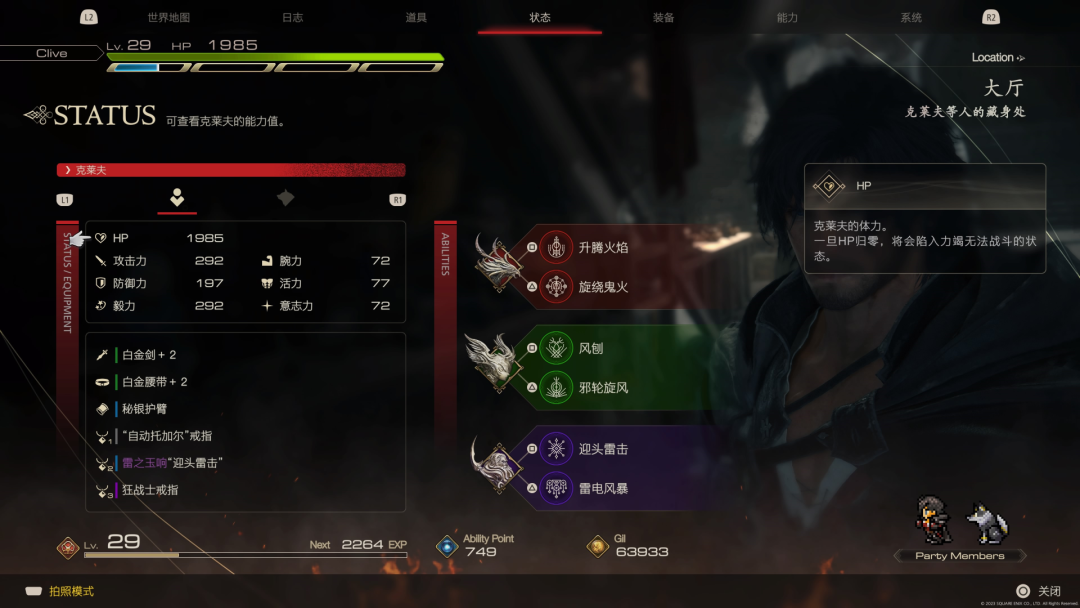Screen dimensions: 1080x608
Task: Go to the 装备 equipment tab
Action: click(663, 18)
